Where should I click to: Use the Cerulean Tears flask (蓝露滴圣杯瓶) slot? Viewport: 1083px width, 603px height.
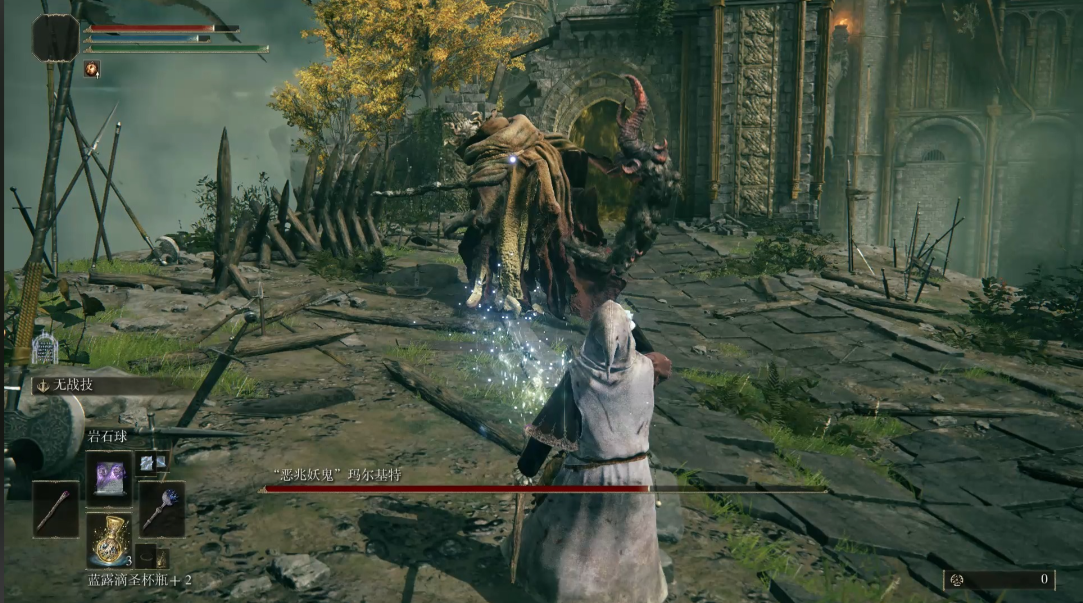(108, 539)
